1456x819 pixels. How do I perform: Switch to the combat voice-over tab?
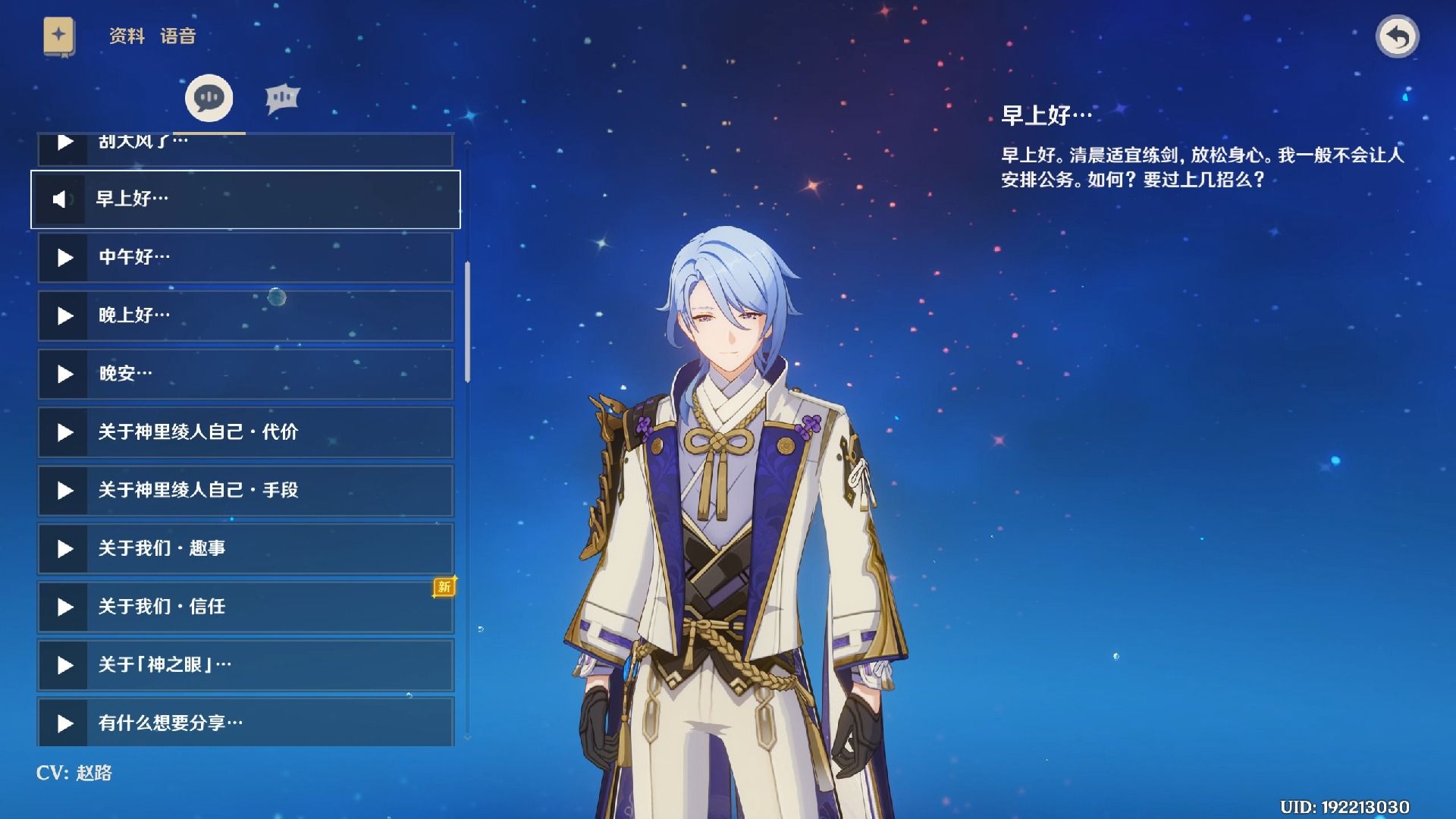282,99
